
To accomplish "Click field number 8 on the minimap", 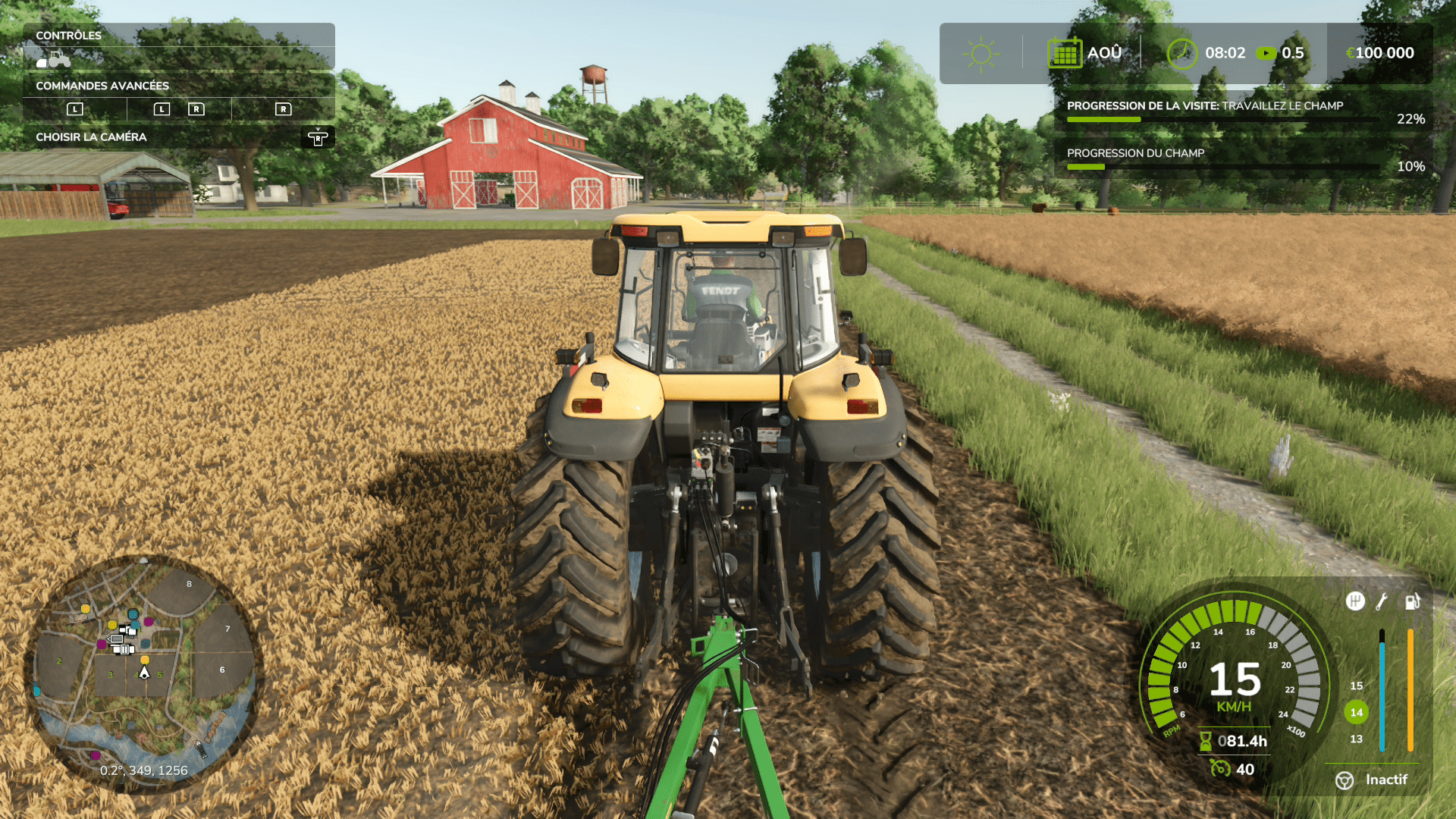I will point(190,584).
